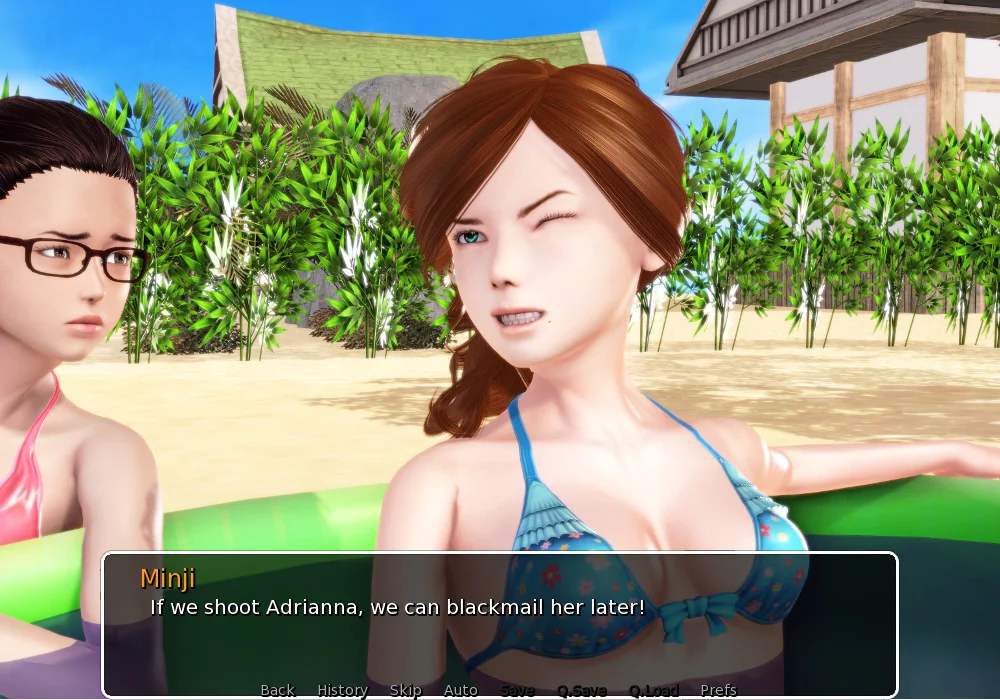Quick load with Q.Load
The width and height of the screenshot is (1000, 700).
[x=654, y=690]
